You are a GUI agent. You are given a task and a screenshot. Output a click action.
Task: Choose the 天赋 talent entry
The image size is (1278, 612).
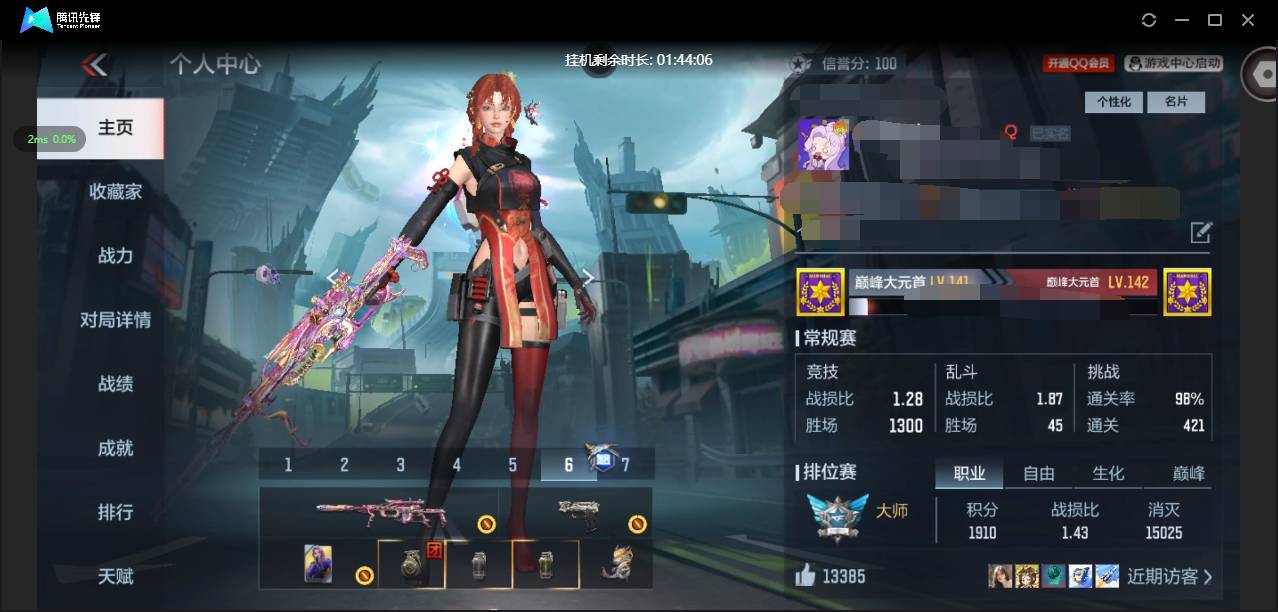[115, 576]
